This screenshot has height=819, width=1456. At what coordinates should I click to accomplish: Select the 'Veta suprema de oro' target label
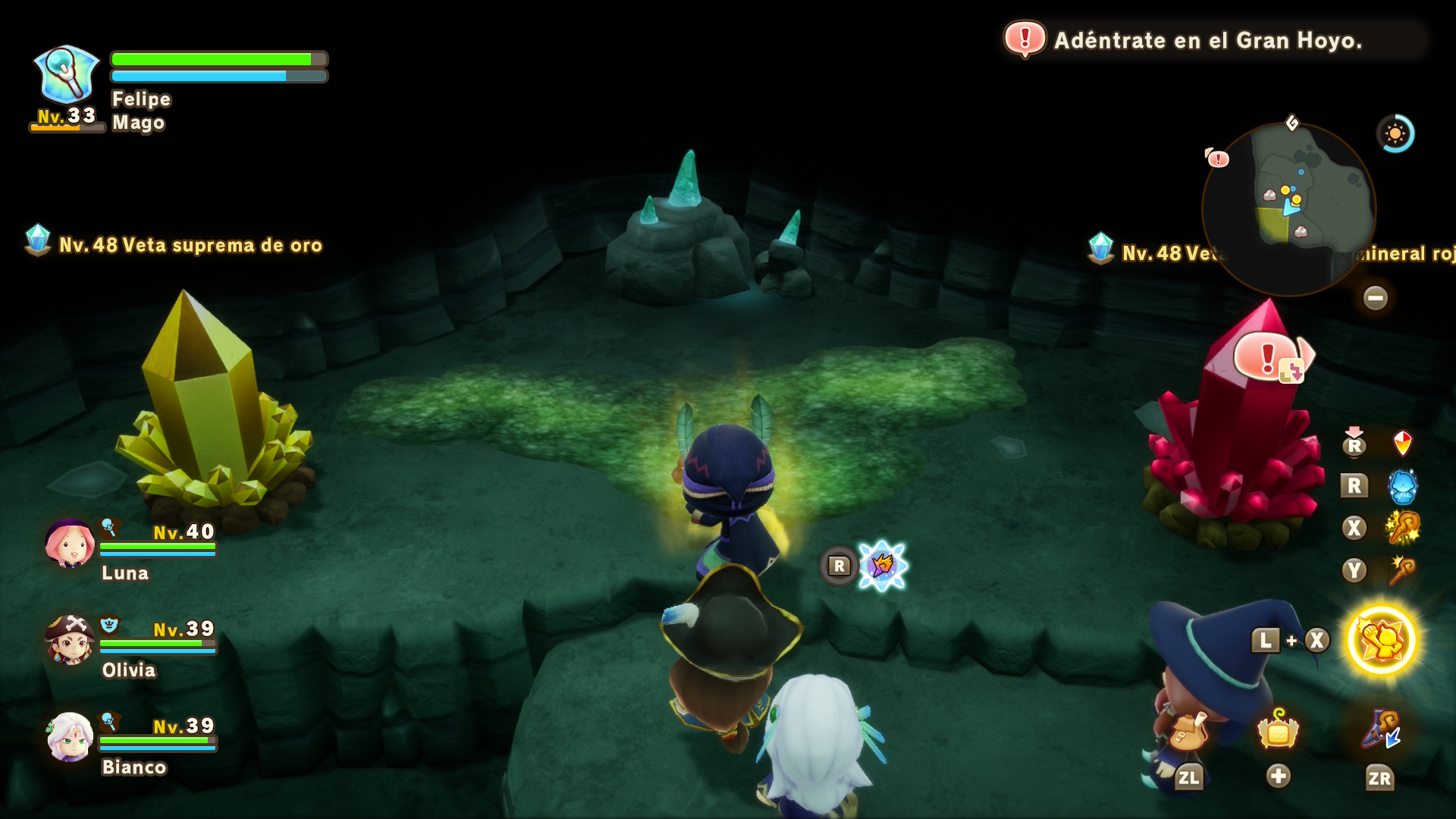(x=190, y=246)
